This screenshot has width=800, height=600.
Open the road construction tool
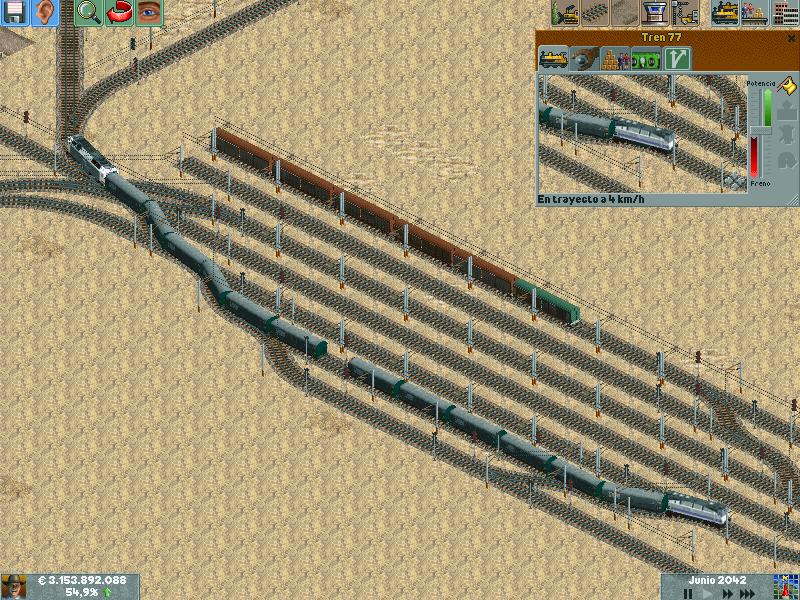628,13
